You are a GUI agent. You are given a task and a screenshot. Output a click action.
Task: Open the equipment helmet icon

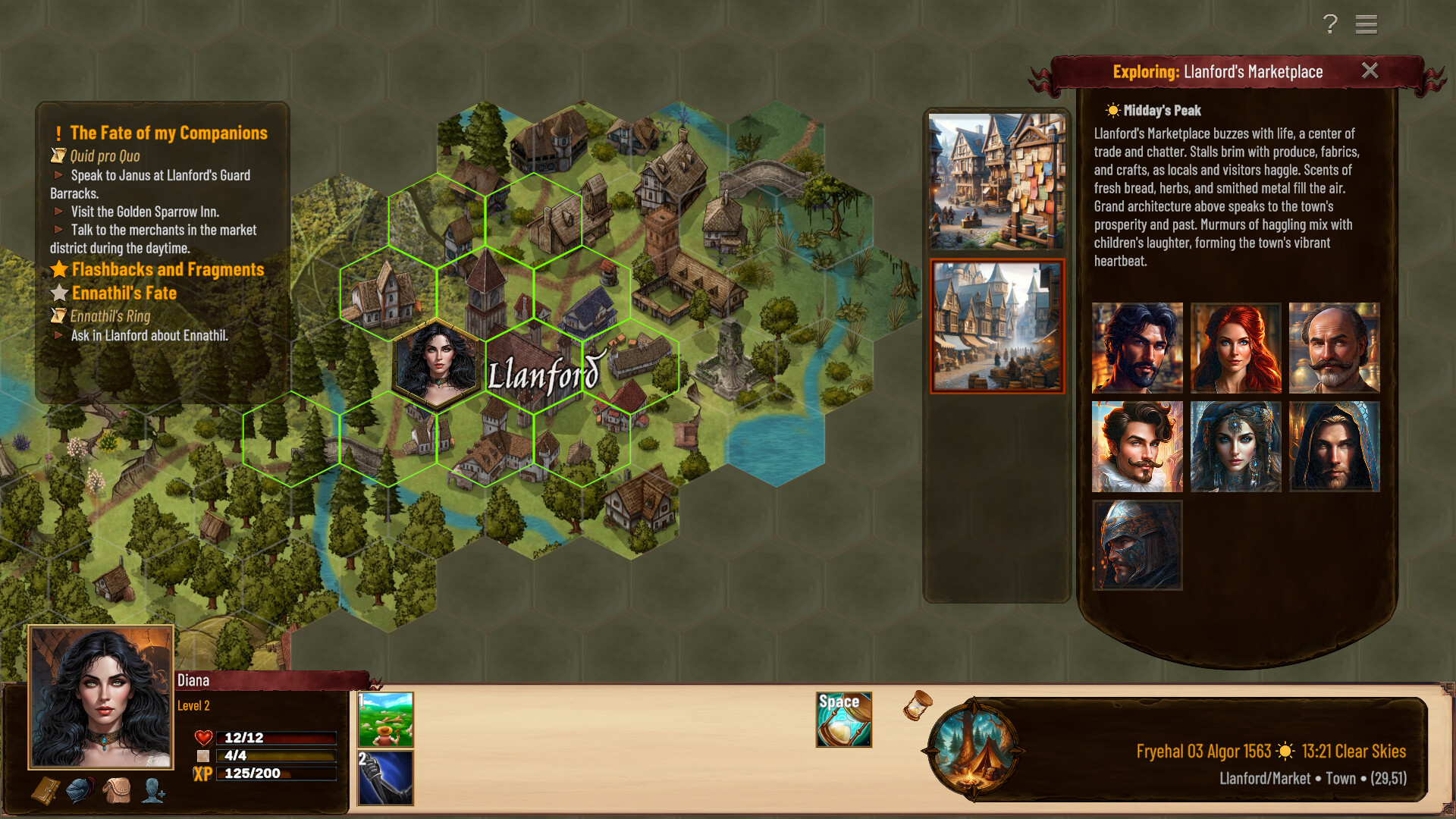(79, 792)
